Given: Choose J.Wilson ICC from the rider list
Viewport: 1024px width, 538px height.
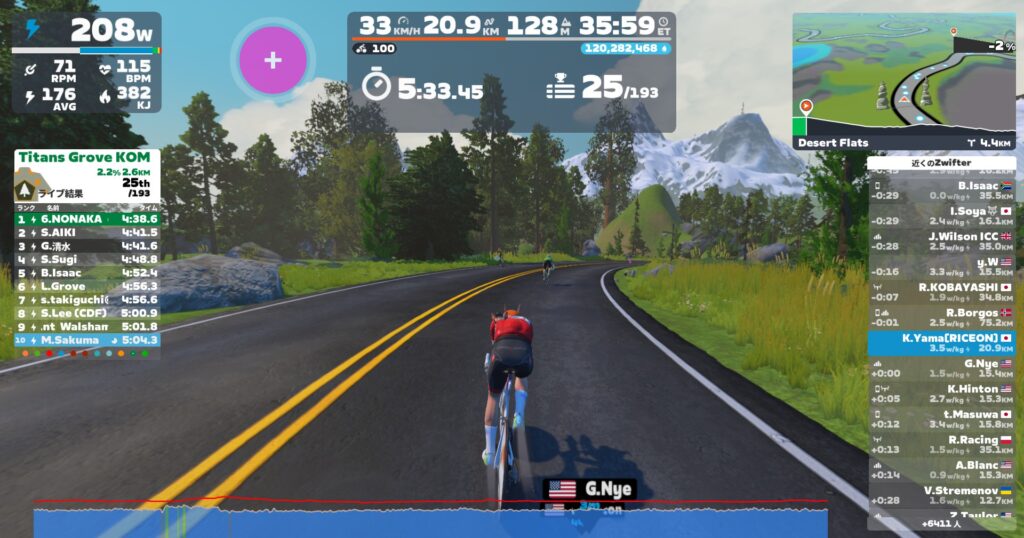Looking at the screenshot, I should [941, 241].
